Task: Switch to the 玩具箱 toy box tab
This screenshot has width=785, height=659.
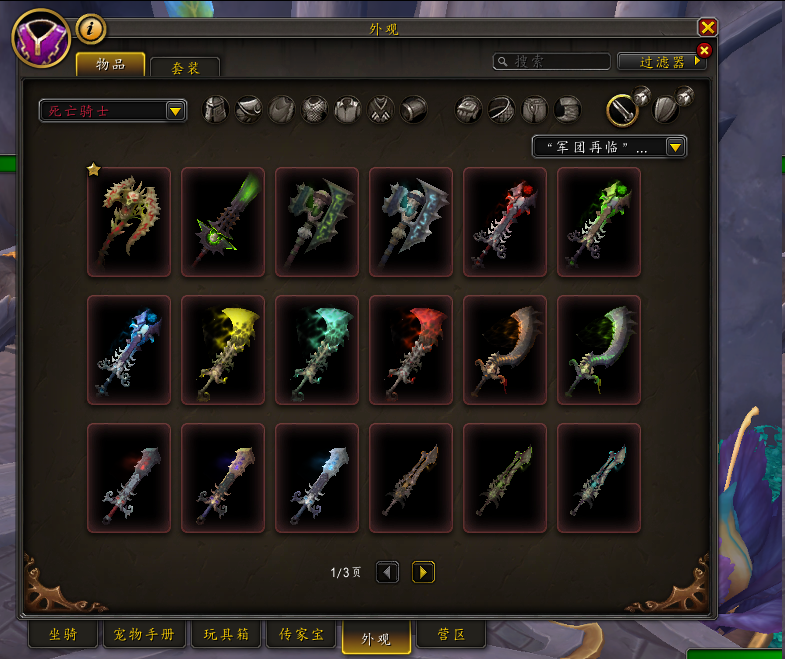Action: pos(226,635)
